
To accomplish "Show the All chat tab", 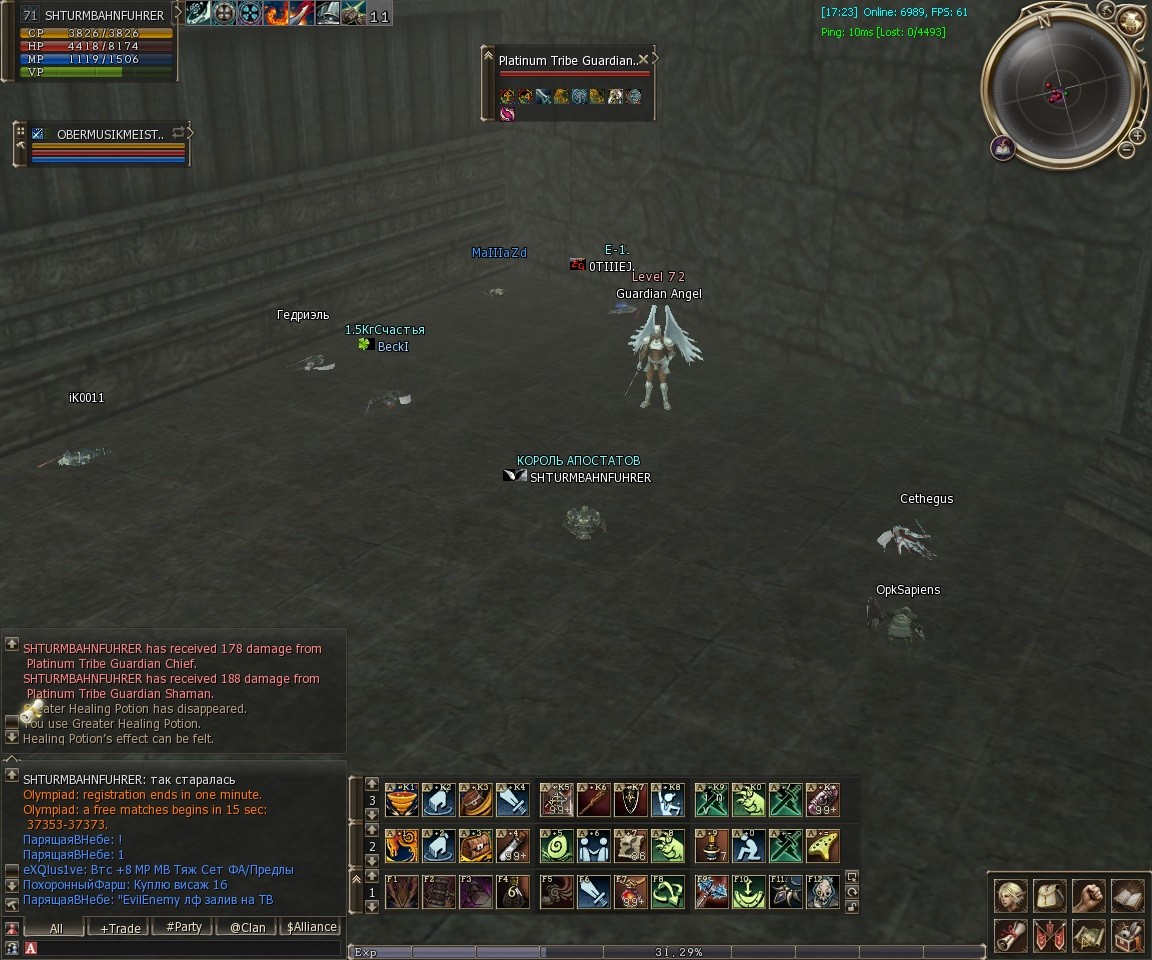I will (56, 927).
